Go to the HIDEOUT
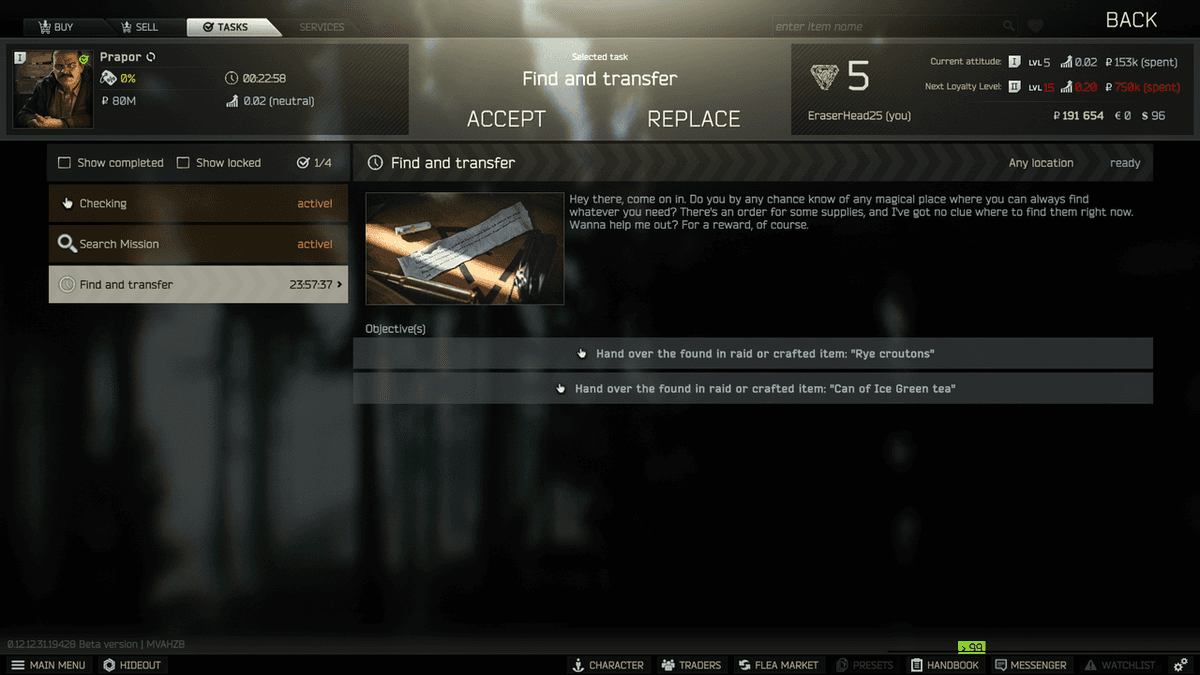 132,665
